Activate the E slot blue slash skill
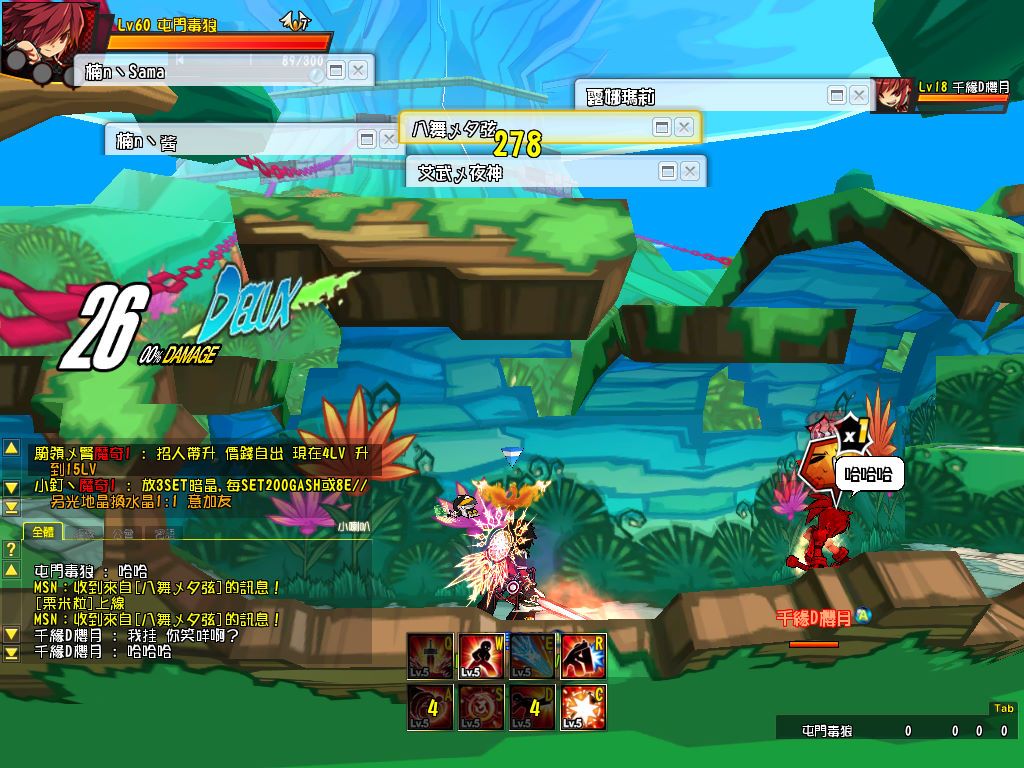 pyautogui.click(x=532, y=657)
